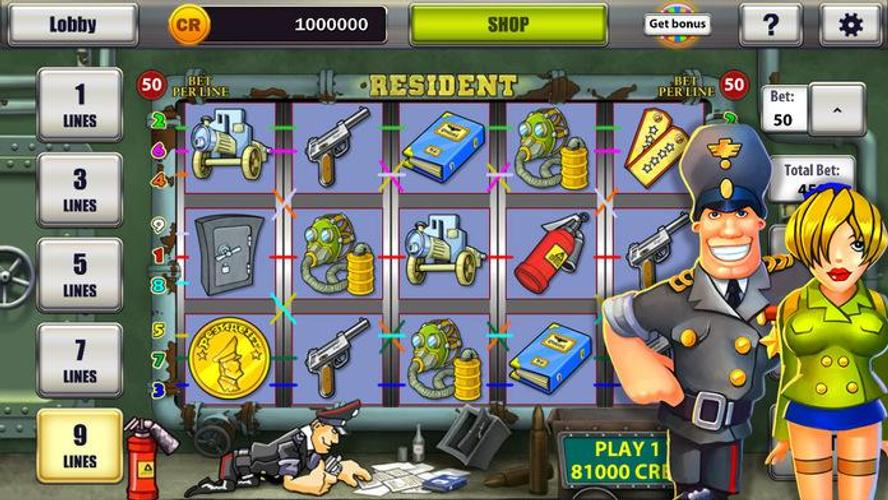Return to the Lobby
Image resolution: width=888 pixels, height=500 pixels.
pos(72,24)
